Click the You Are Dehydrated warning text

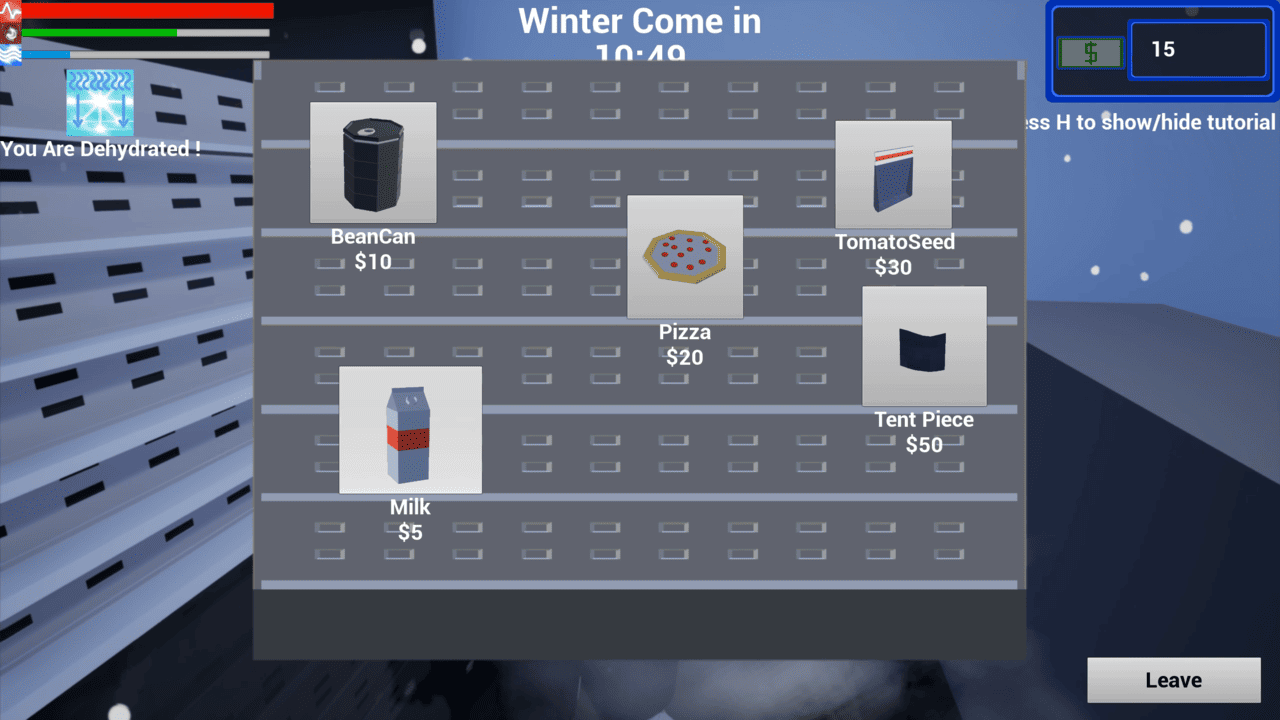(101, 150)
